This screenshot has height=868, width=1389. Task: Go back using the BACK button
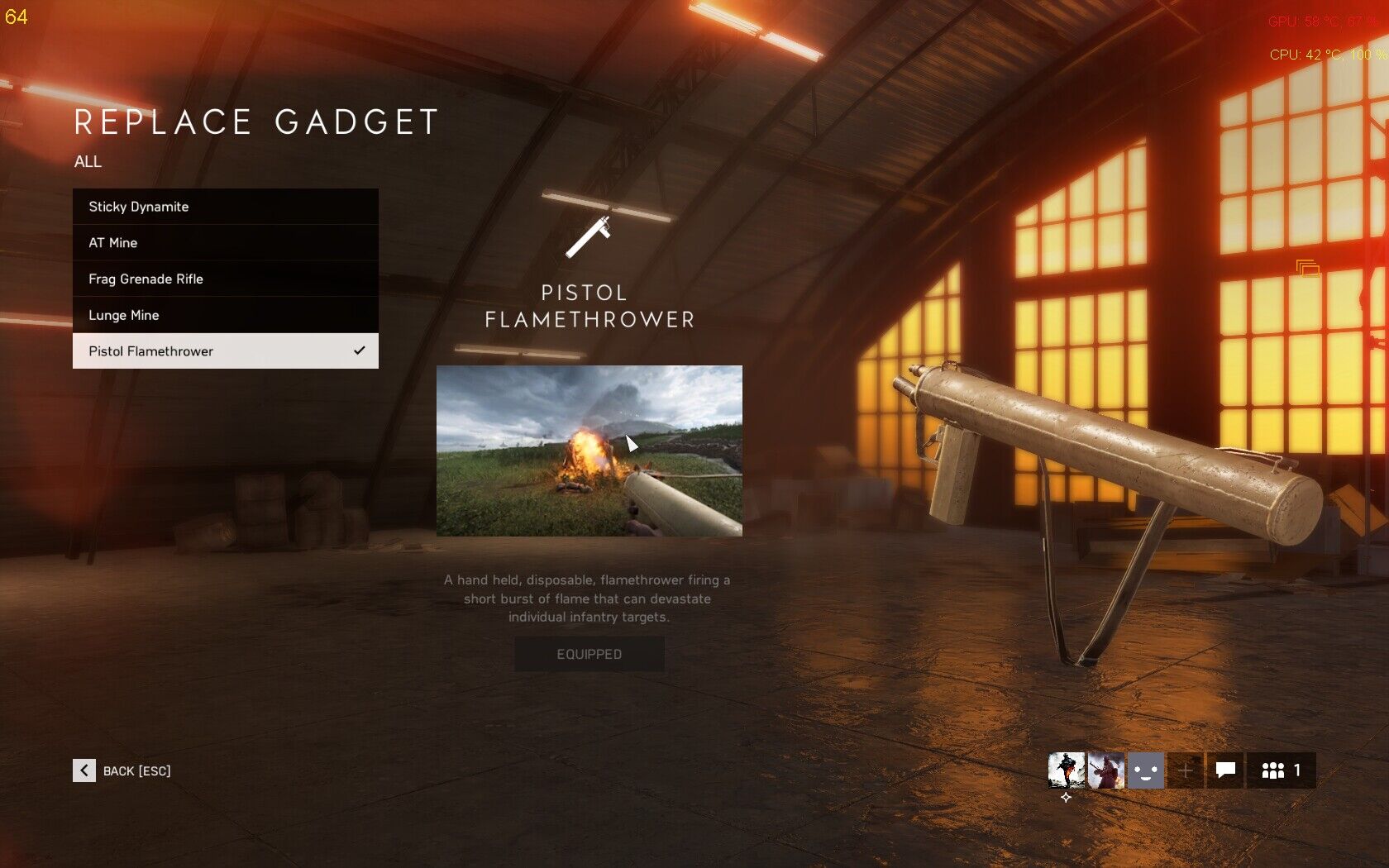pos(122,770)
